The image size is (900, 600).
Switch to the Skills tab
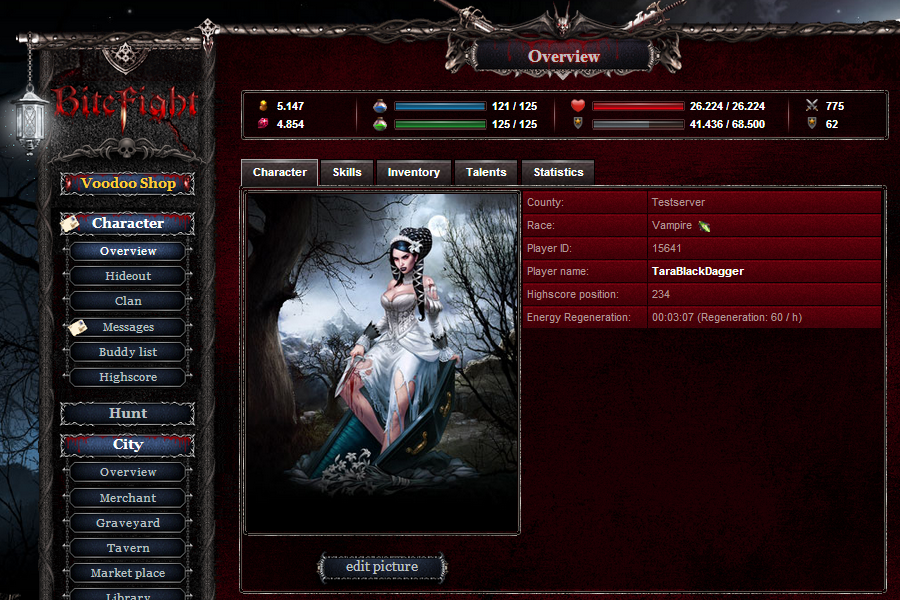click(x=347, y=172)
